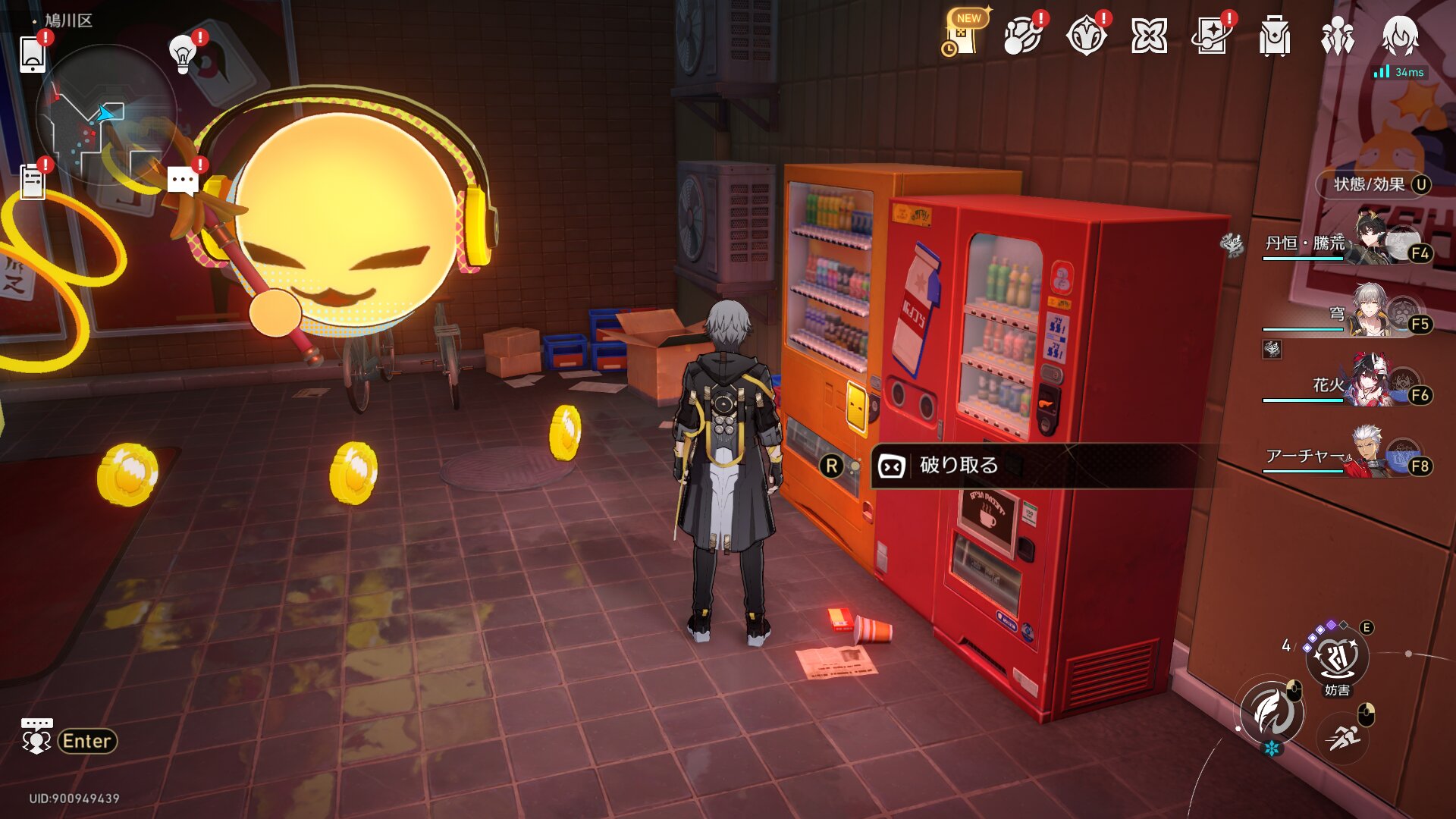Open the character head profile icon

pyautogui.click(x=1399, y=36)
